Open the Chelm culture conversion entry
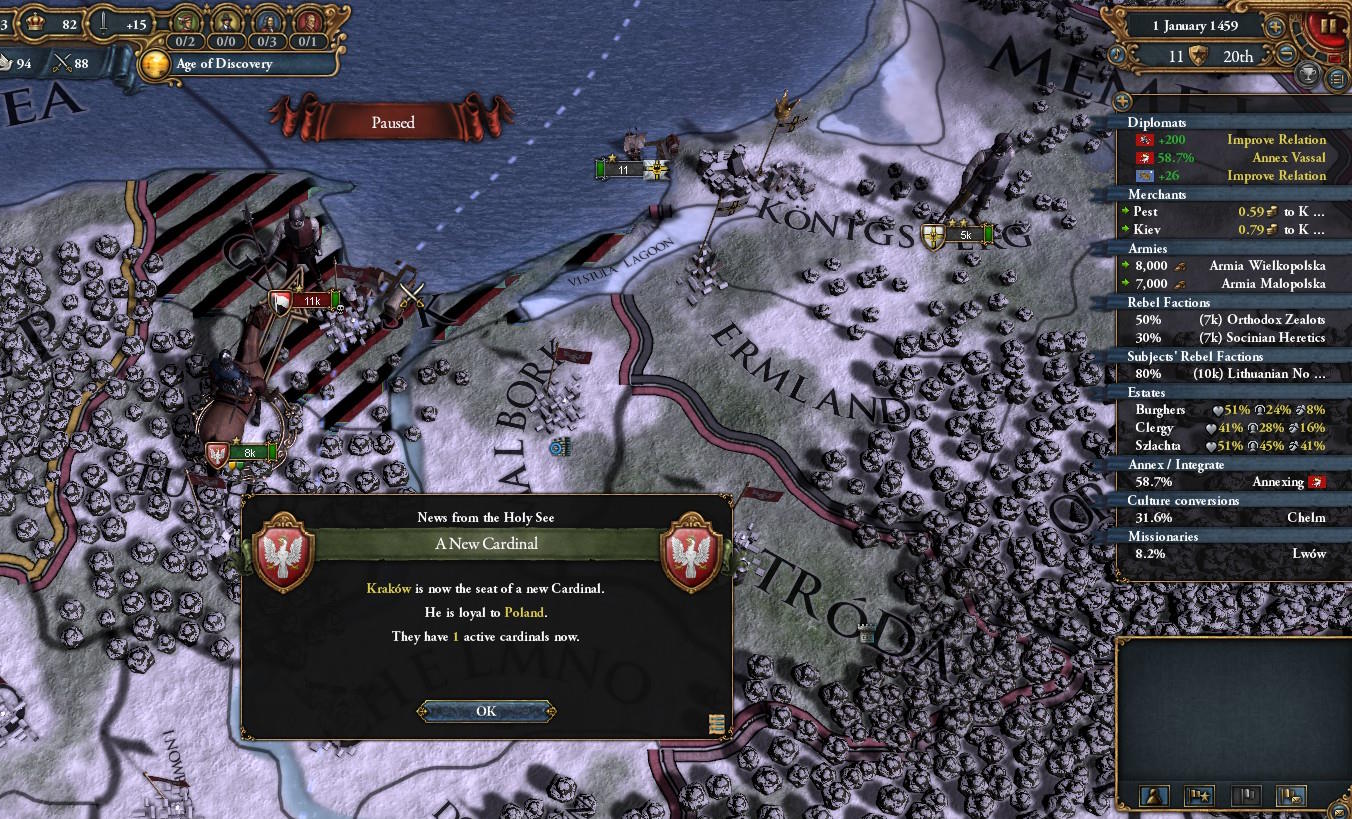 1226,518
